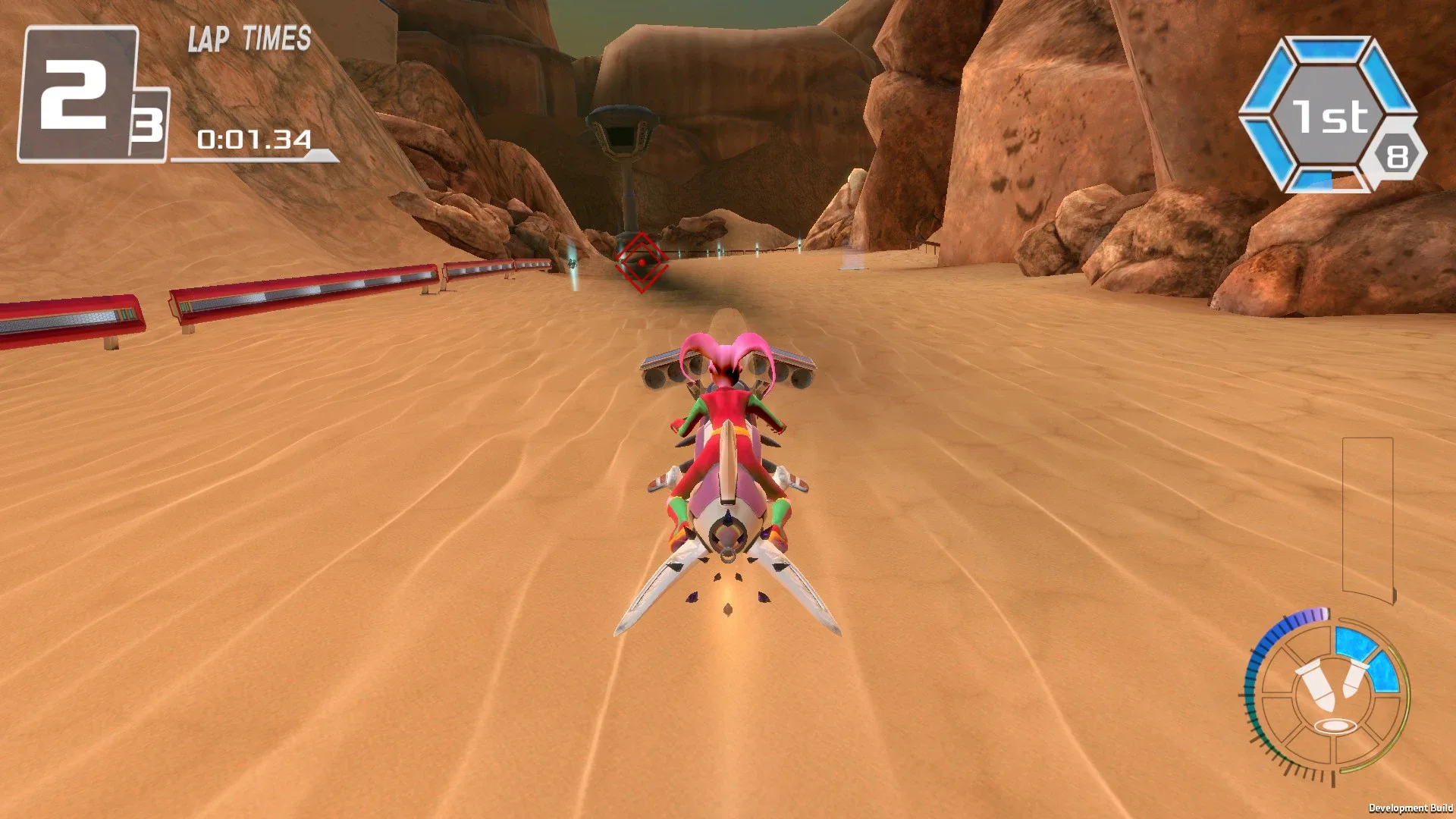The image size is (1456, 819).
Task: Expand the timer readout below LAP TIMES
Action: pyautogui.click(x=254, y=140)
